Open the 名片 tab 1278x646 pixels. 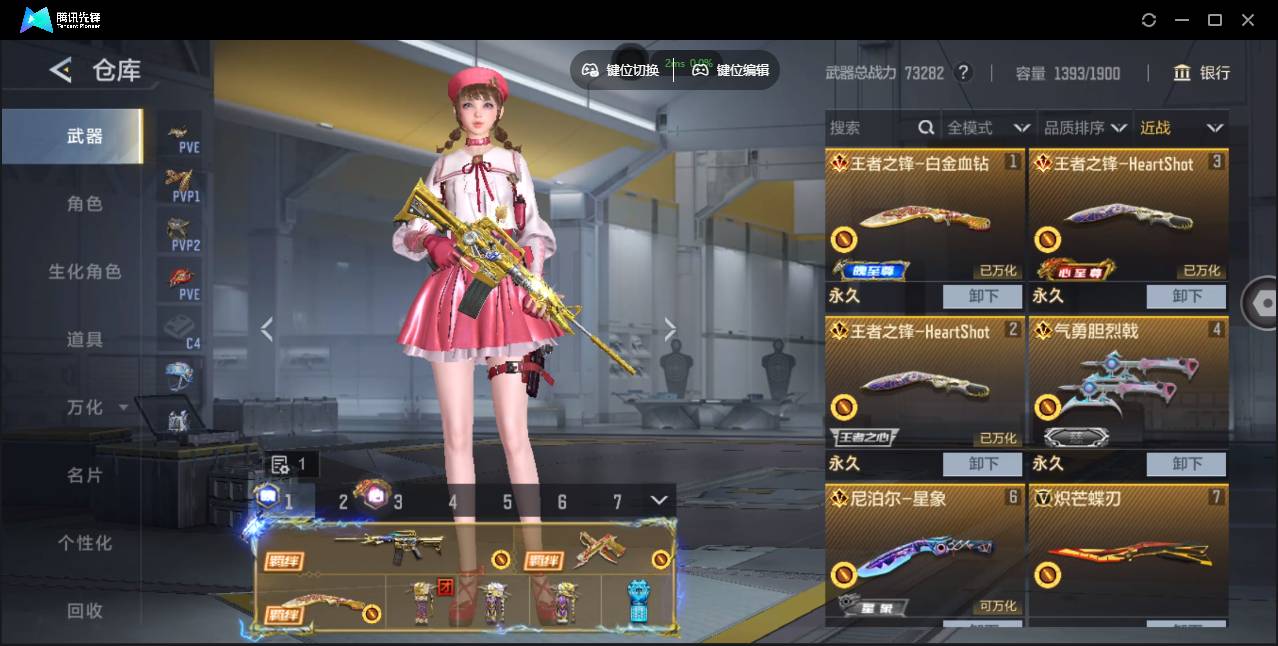coord(85,476)
